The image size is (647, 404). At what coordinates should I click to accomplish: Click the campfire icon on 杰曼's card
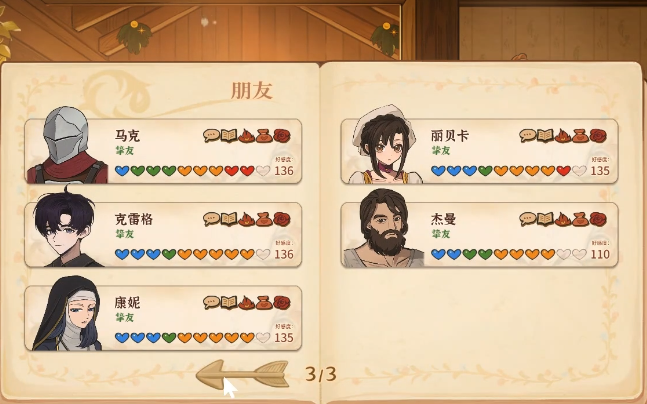[562, 219]
